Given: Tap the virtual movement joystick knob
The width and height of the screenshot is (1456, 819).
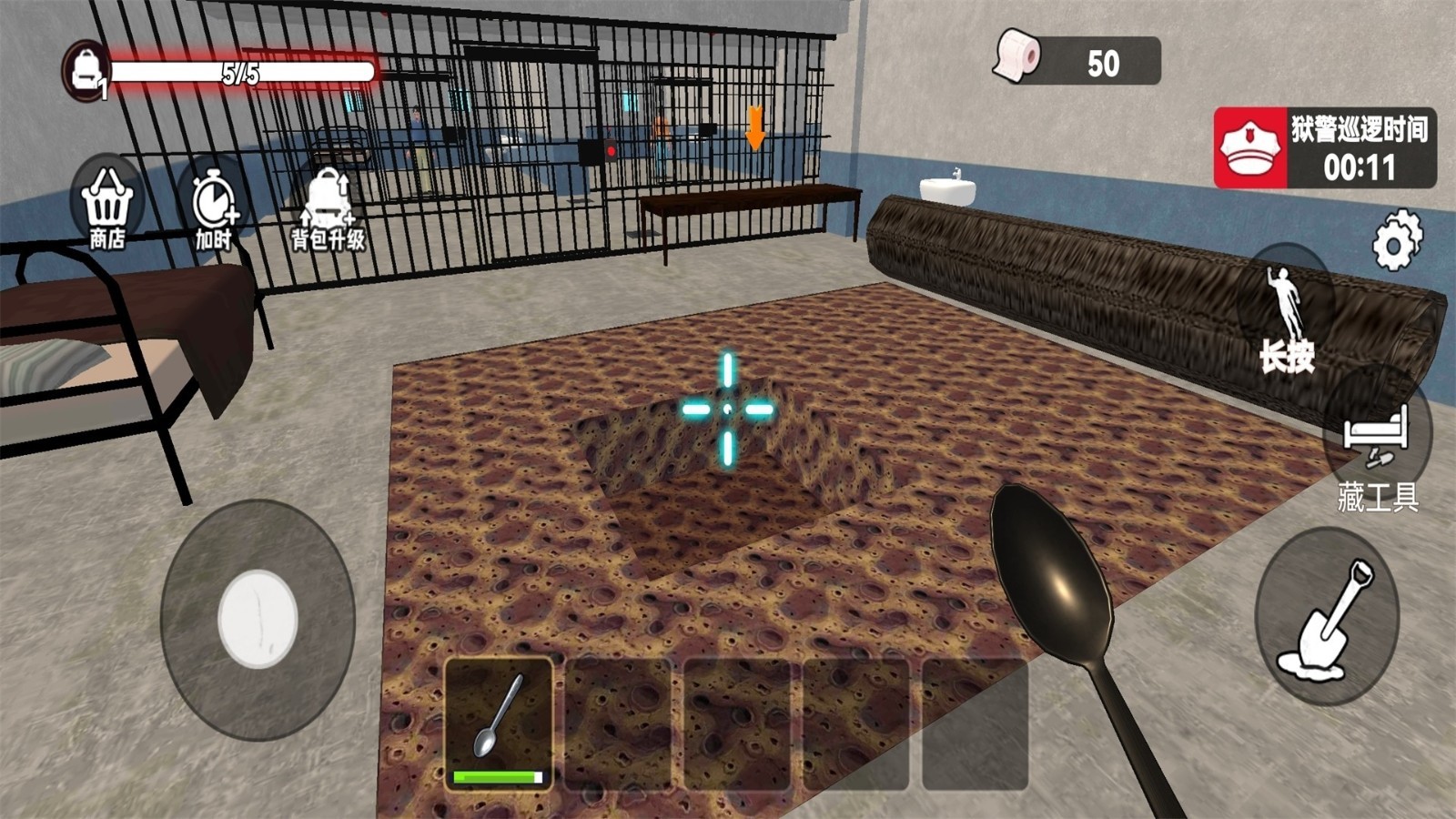Looking at the screenshot, I should tap(258, 619).
